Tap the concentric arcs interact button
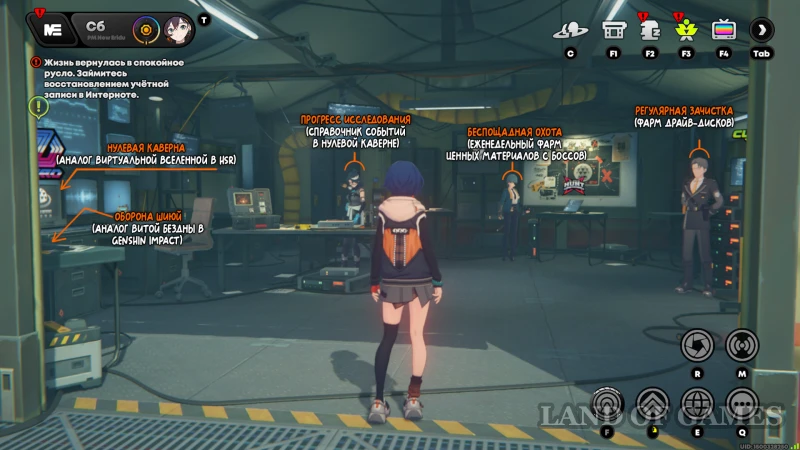The width and height of the screenshot is (800, 450). pos(608,403)
